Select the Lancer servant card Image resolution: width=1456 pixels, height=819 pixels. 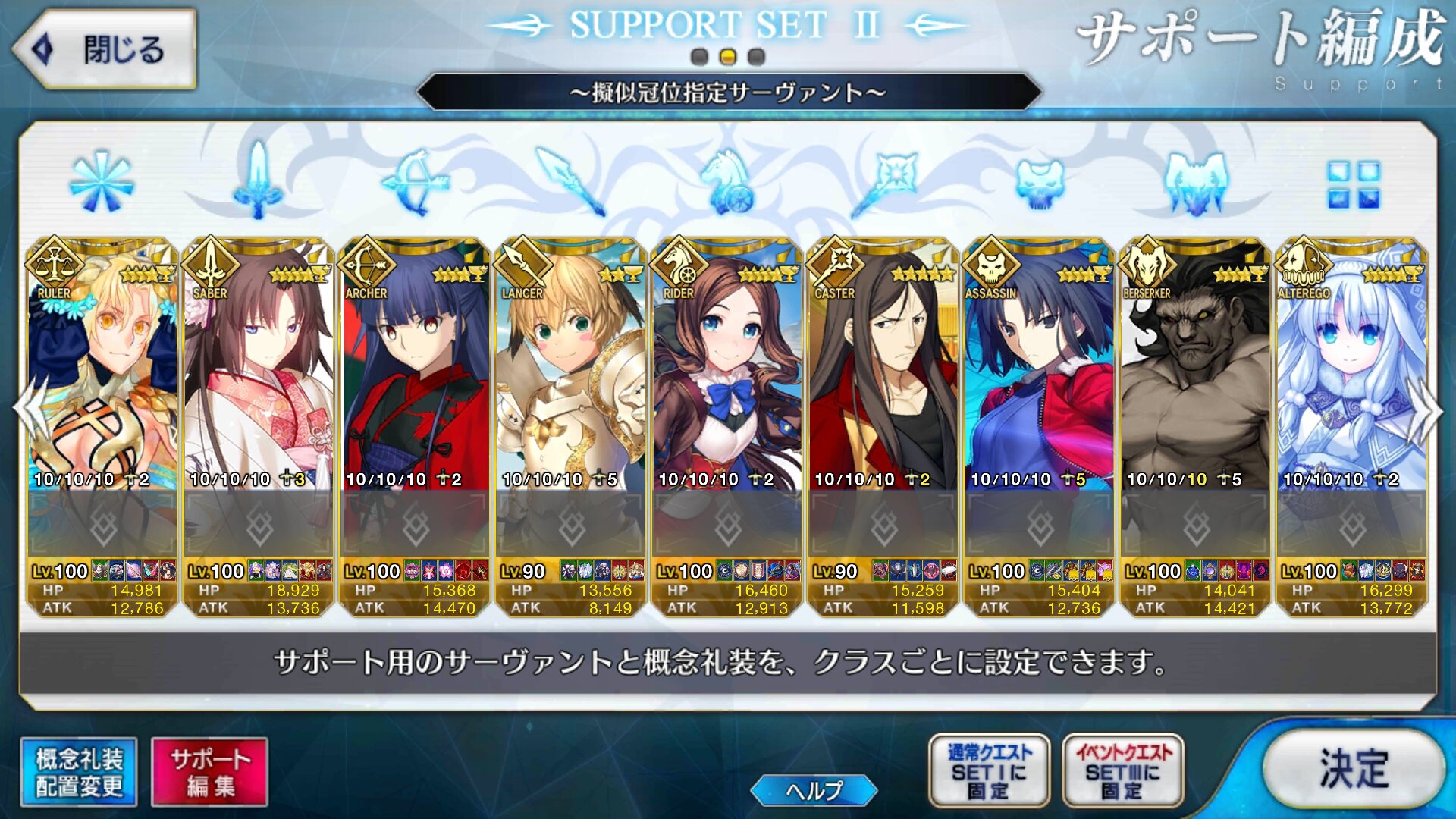tap(571, 379)
